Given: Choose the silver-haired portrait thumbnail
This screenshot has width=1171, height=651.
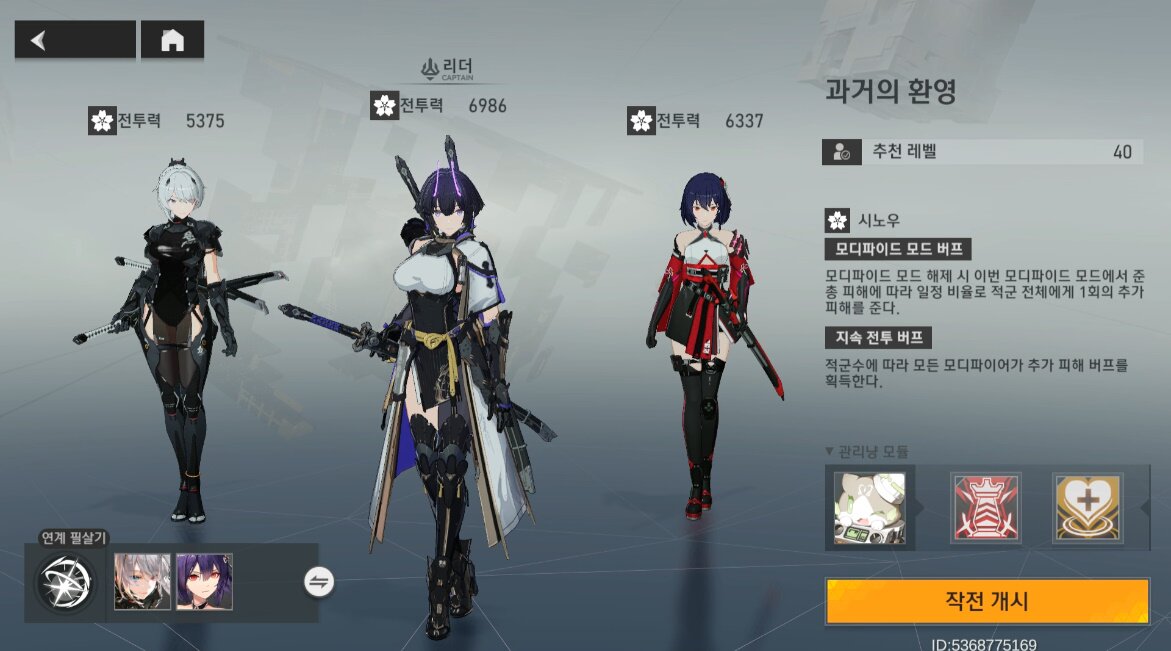Looking at the screenshot, I should click(142, 582).
